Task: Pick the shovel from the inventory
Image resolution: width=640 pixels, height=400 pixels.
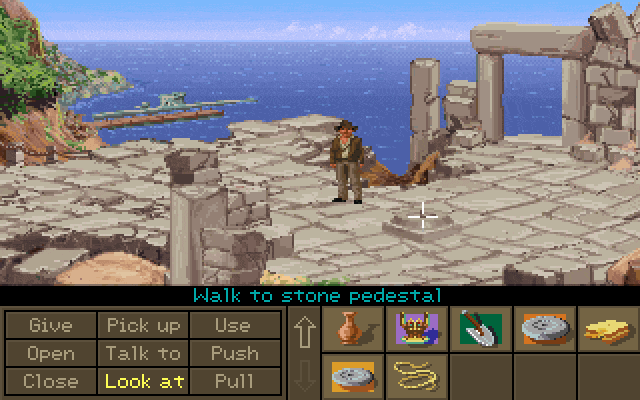Action: 478,329
